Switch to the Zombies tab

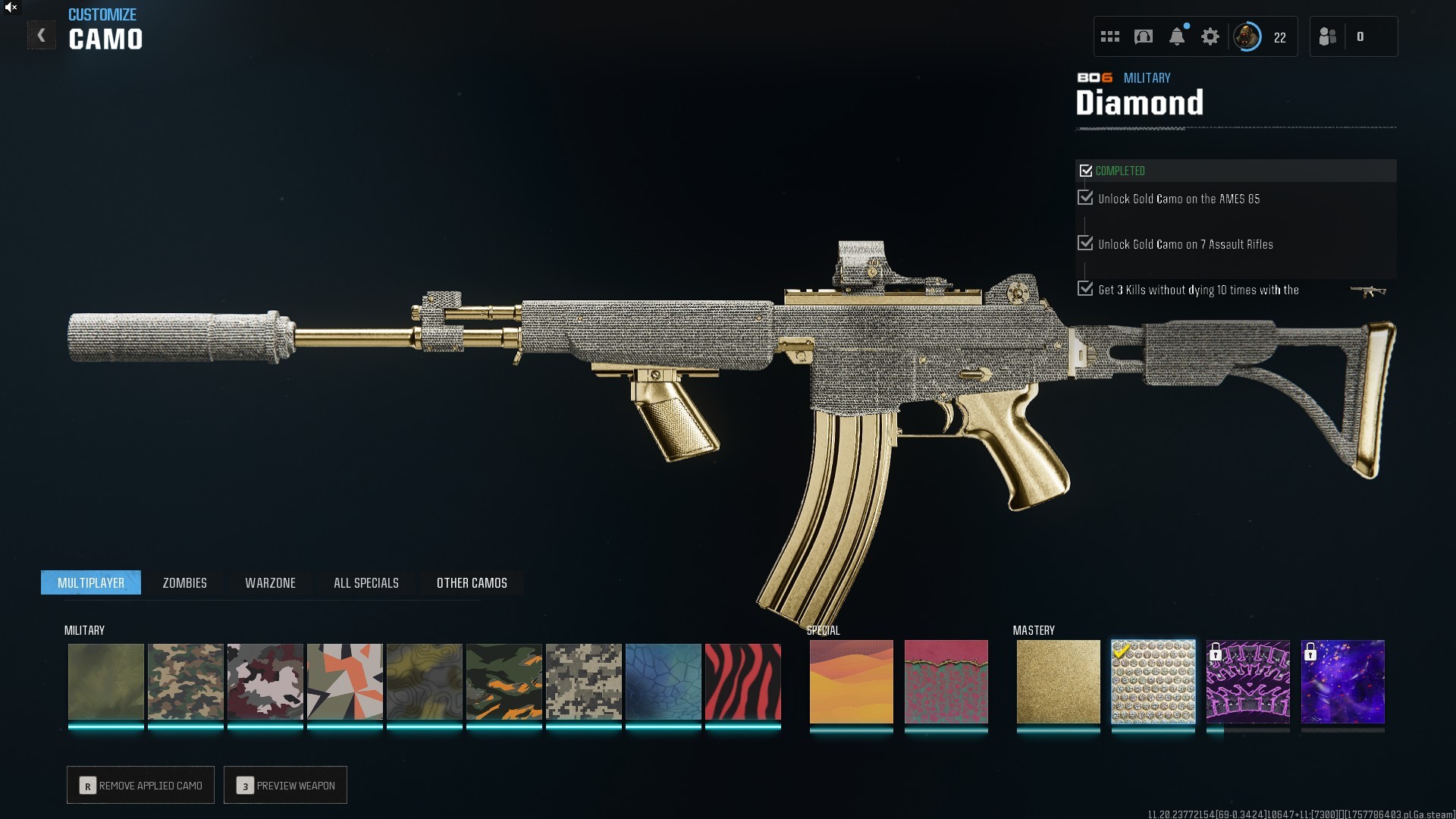(184, 583)
